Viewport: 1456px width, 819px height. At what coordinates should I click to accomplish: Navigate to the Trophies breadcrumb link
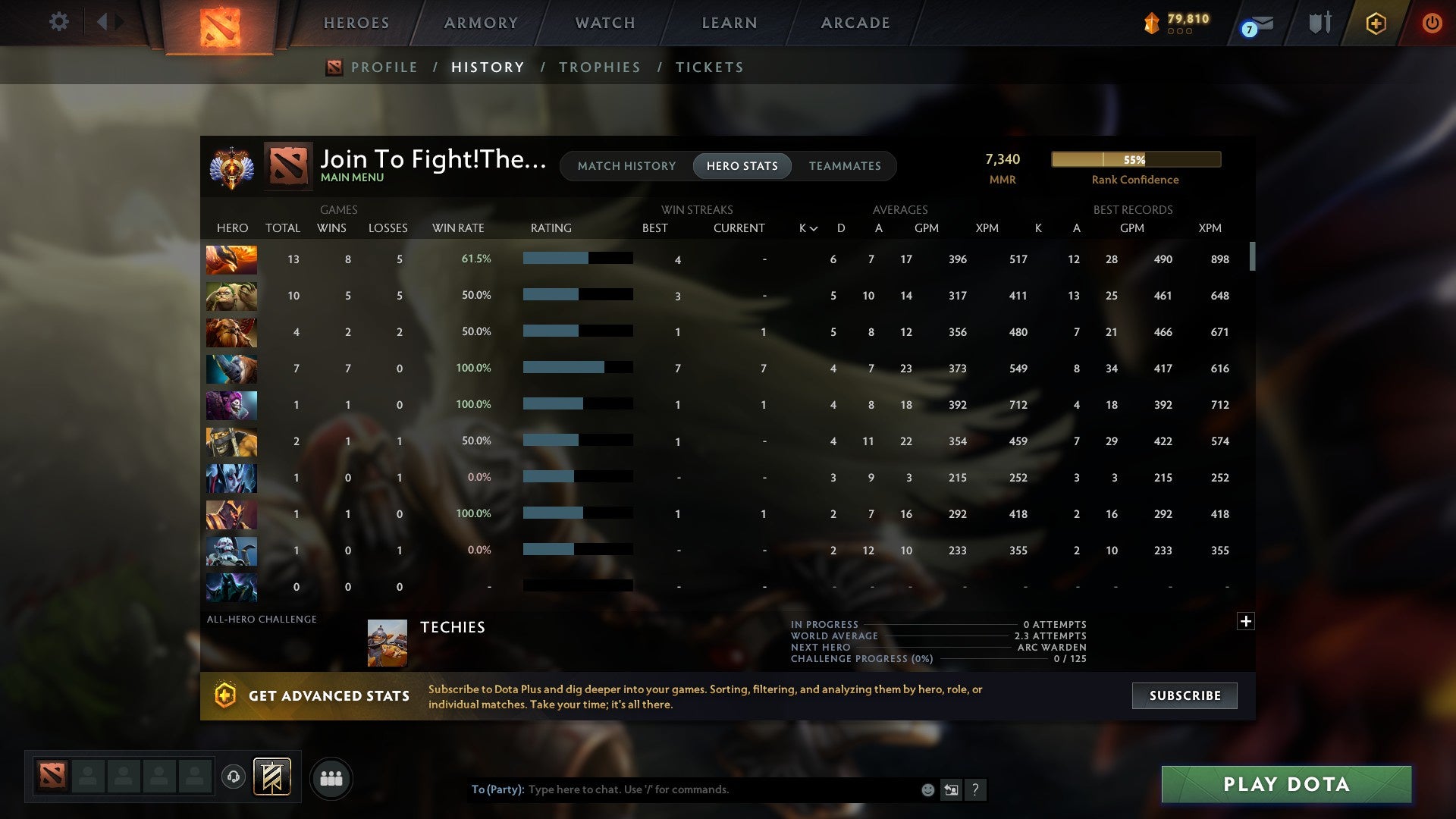point(599,67)
